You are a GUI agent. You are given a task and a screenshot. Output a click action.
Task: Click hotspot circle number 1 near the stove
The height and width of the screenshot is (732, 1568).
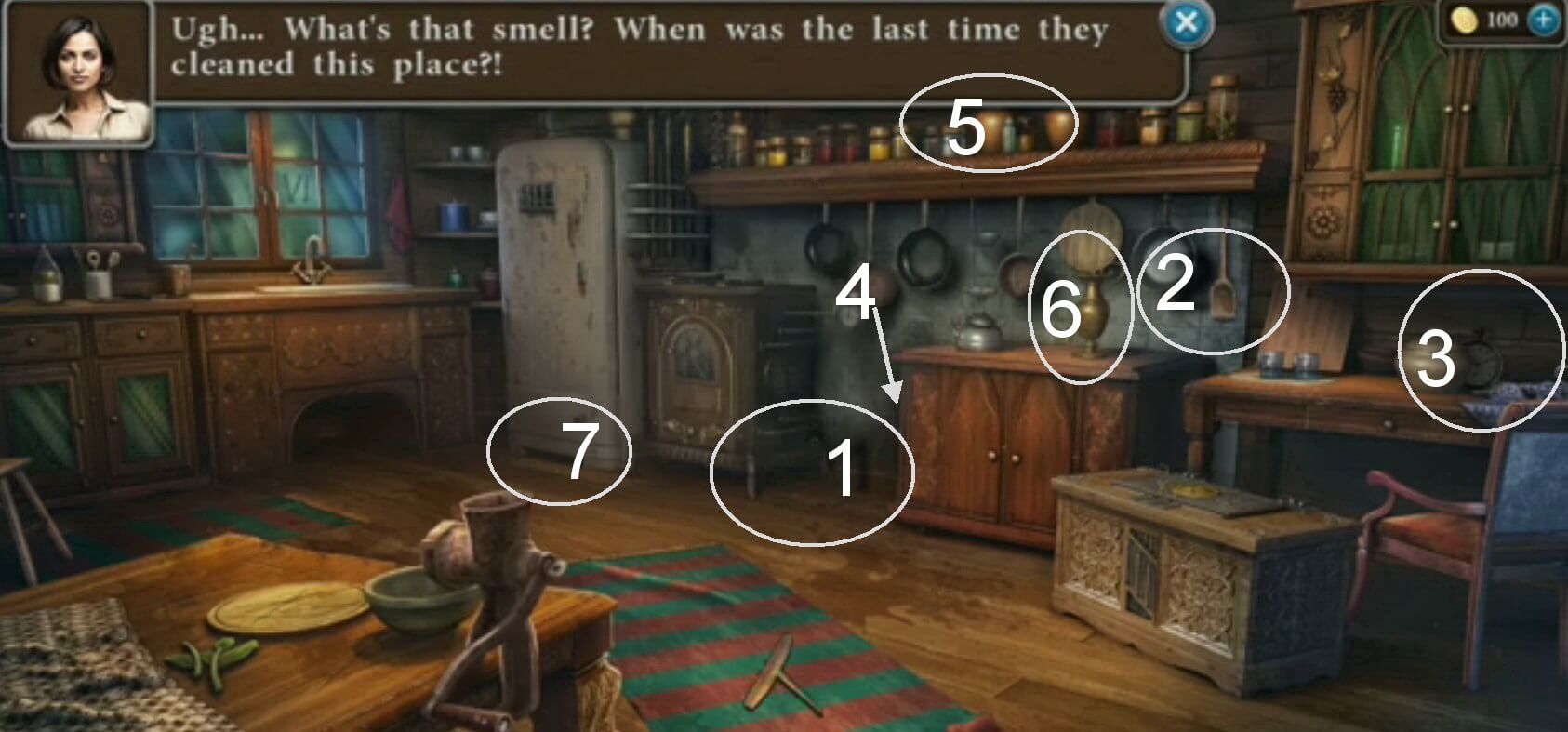coord(812,473)
